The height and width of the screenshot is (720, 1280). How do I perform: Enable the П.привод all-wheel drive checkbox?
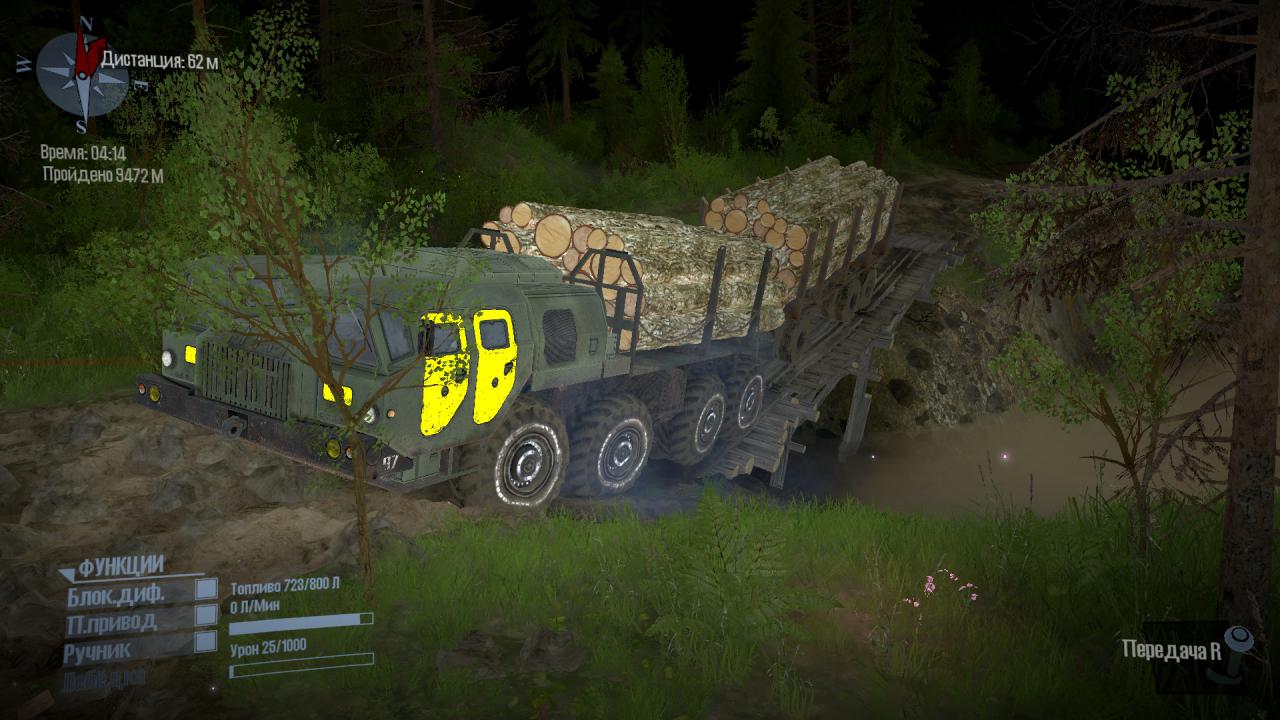tap(205, 615)
